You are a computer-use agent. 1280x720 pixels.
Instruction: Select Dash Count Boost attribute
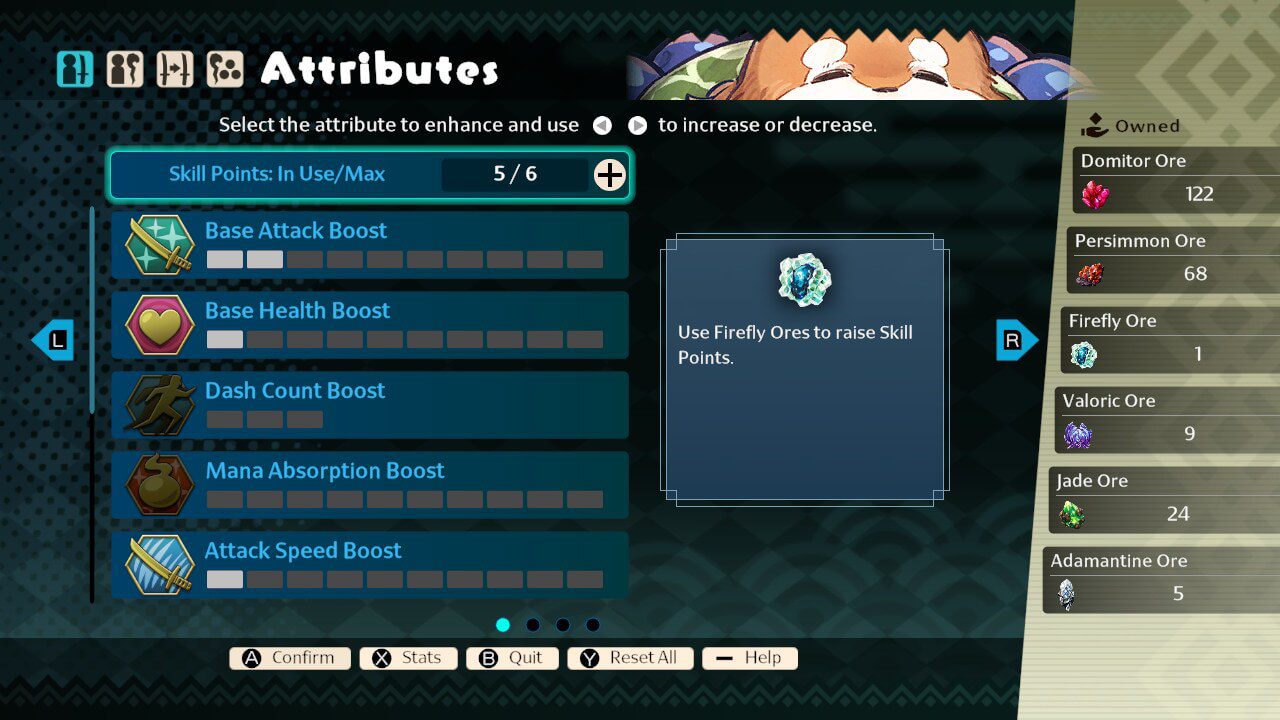click(369, 404)
